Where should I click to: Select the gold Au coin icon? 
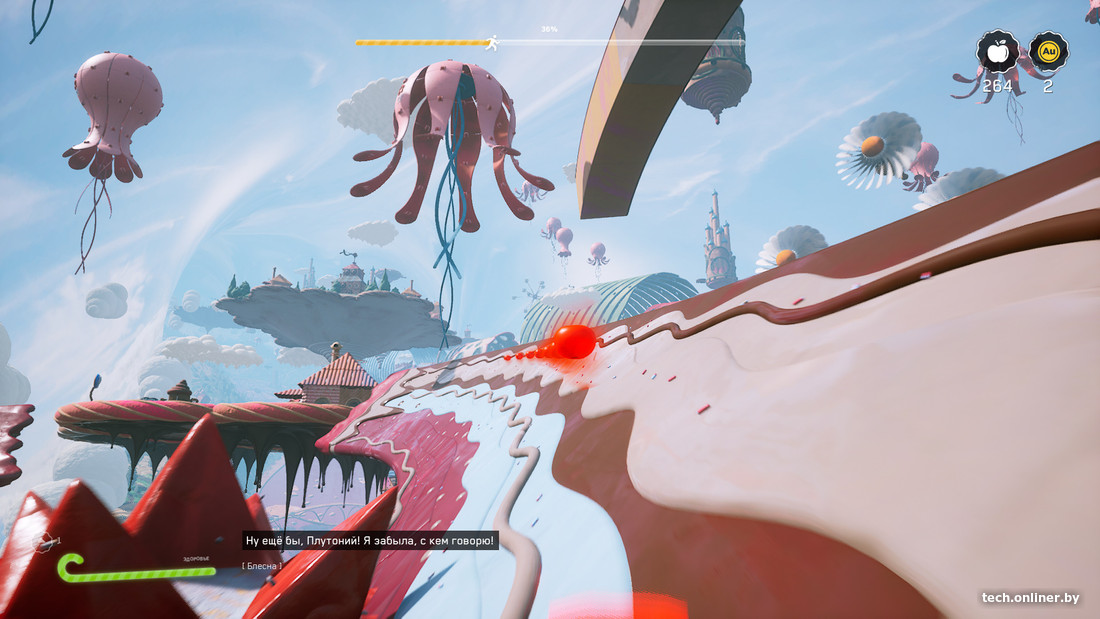pos(1048,51)
